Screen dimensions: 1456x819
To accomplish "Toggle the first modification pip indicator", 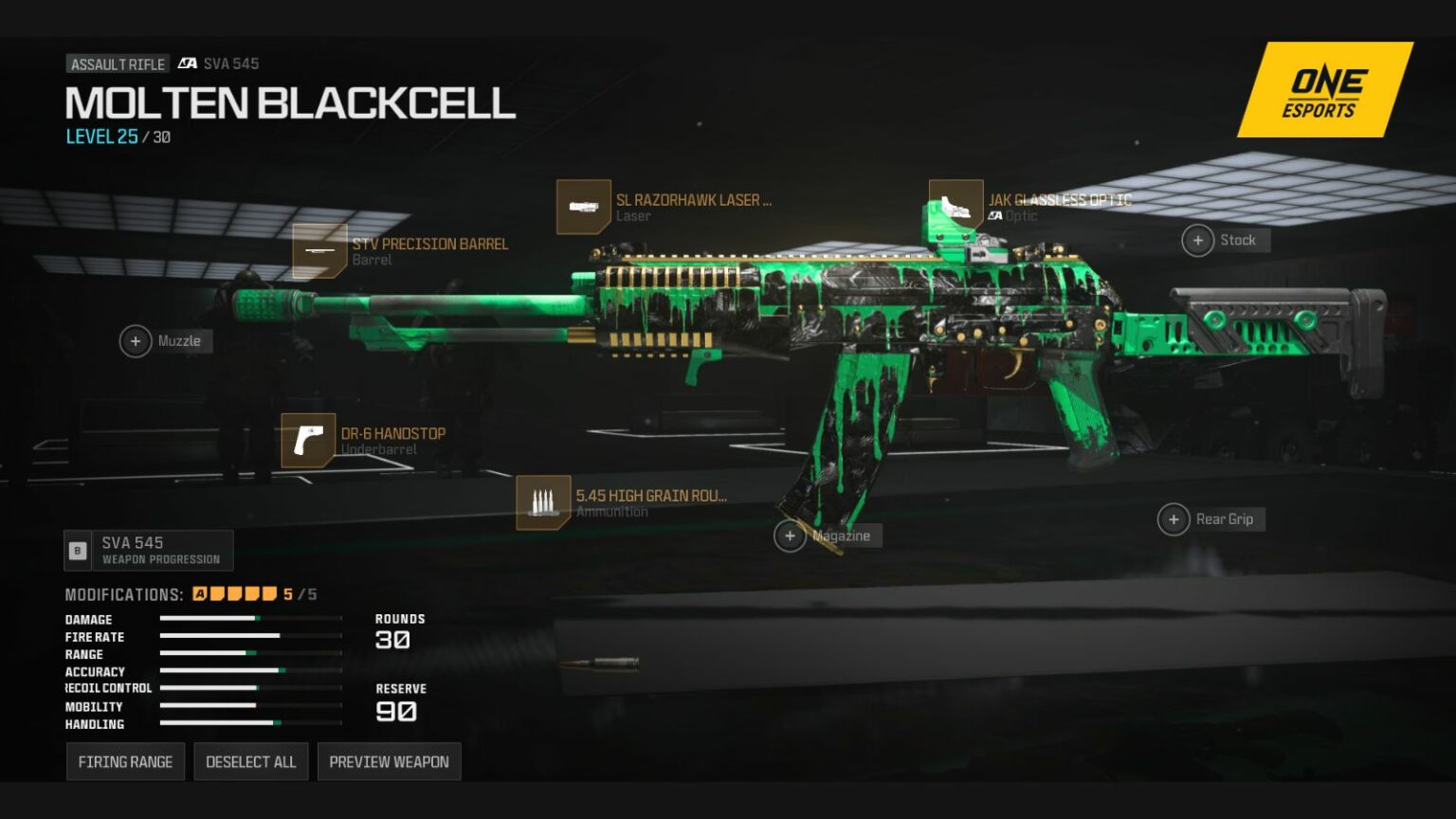I will (x=216, y=594).
